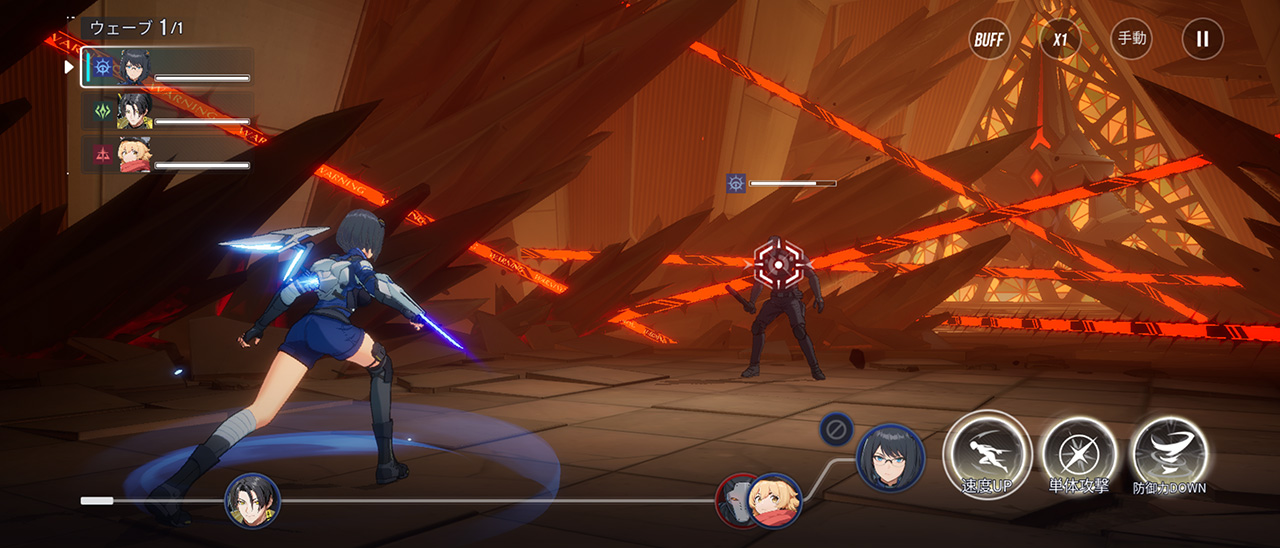Image resolution: width=1280 pixels, height=548 pixels.
Task: Pause the battle
Action: (x=1202, y=39)
